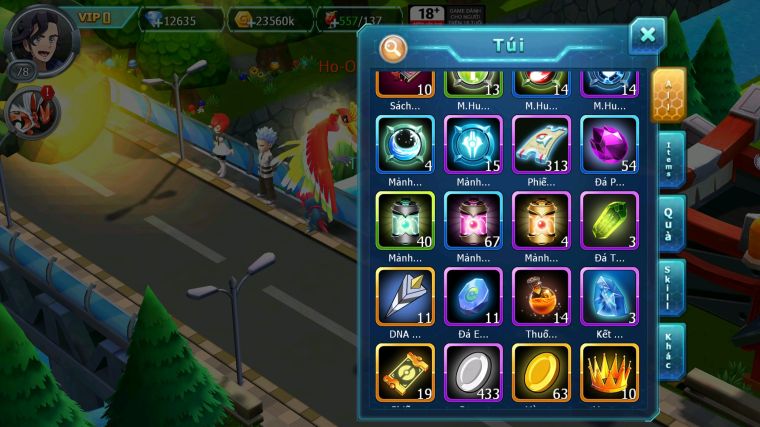Select the purple Đá P... gem slot
The width and height of the screenshot is (760, 427).
pos(609,145)
